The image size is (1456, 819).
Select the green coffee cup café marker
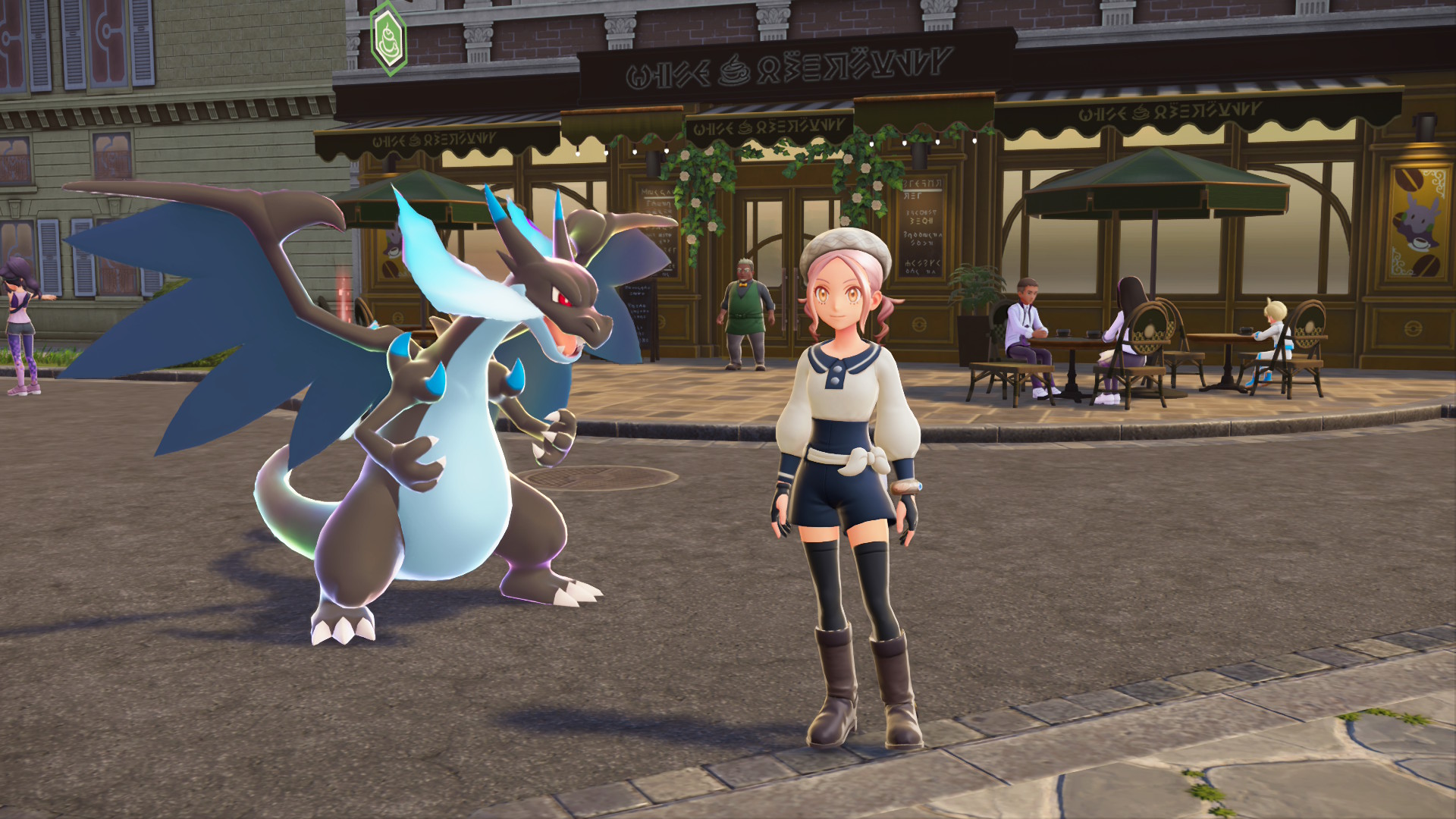(x=388, y=37)
